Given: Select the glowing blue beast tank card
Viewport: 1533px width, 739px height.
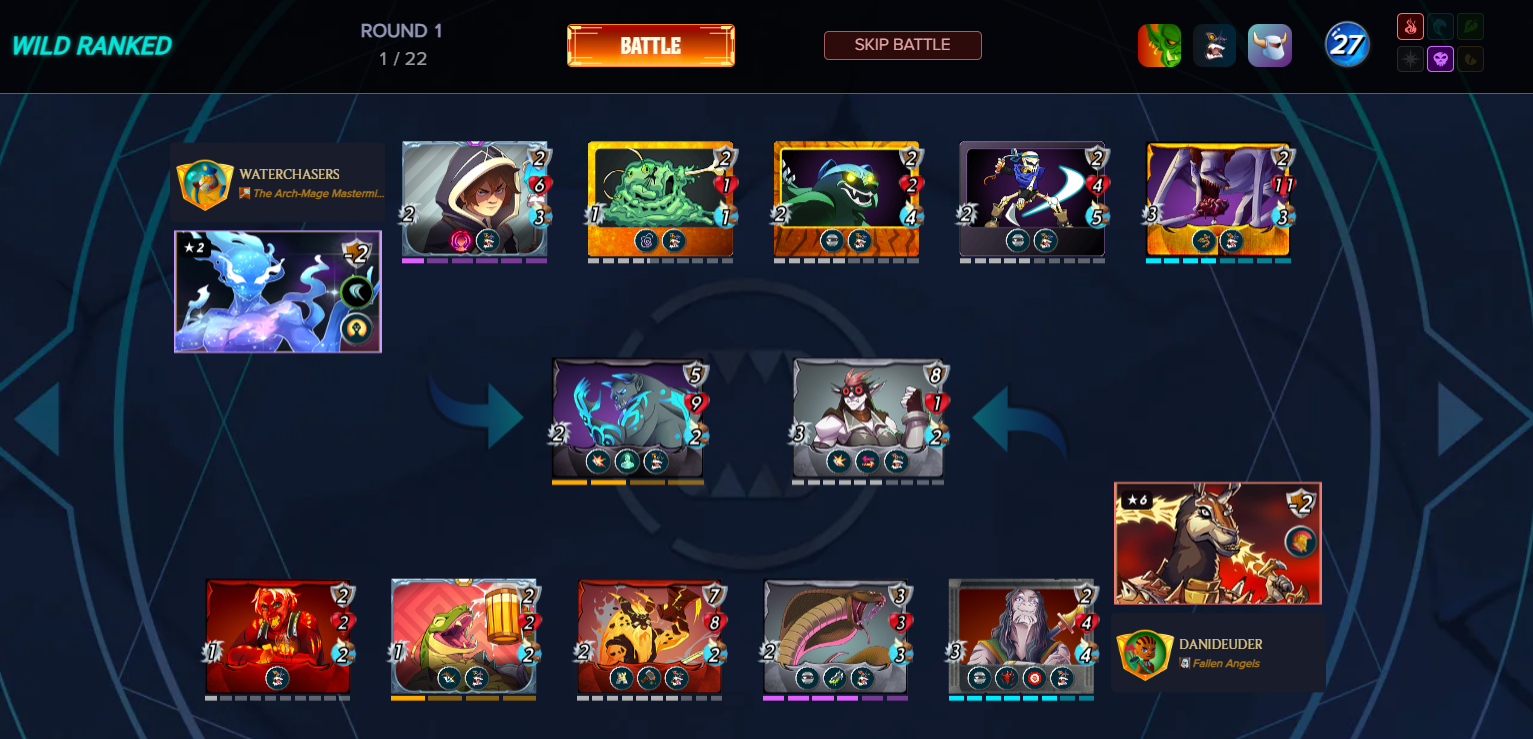Looking at the screenshot, I should pyautogui.click(x=628, y=418).
